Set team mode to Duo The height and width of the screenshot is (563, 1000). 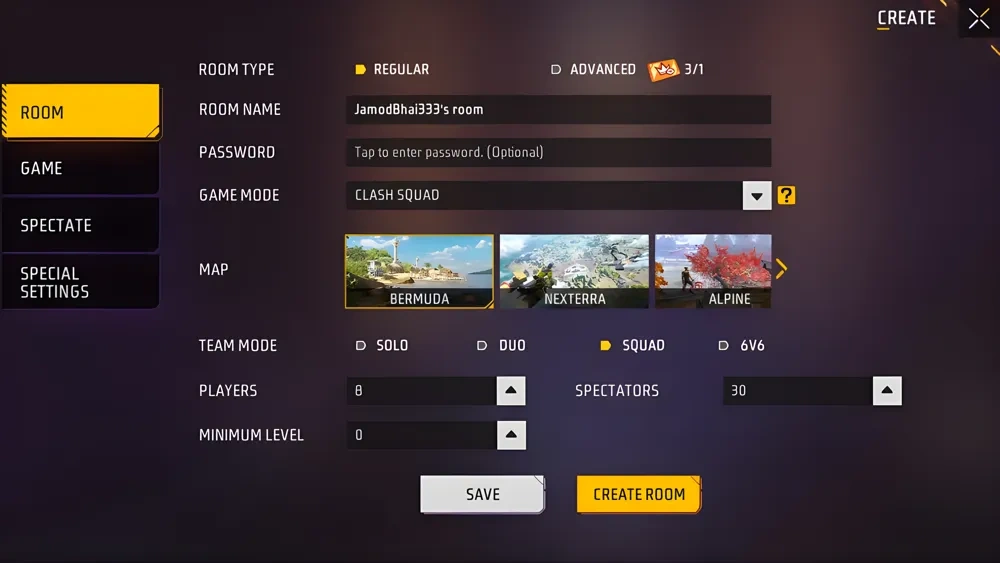[502, 345]
